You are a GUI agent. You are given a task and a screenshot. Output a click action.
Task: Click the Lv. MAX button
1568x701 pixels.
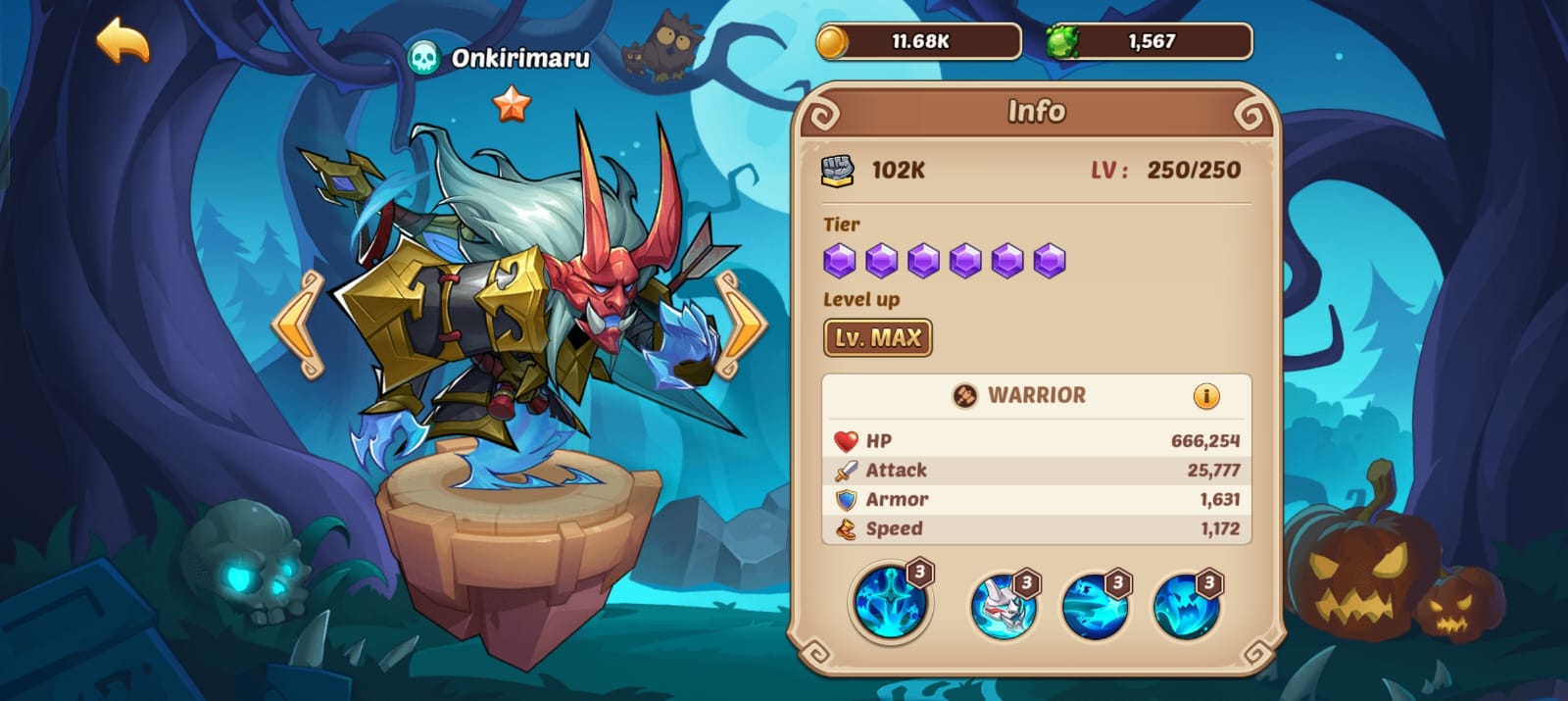point(877,338)
